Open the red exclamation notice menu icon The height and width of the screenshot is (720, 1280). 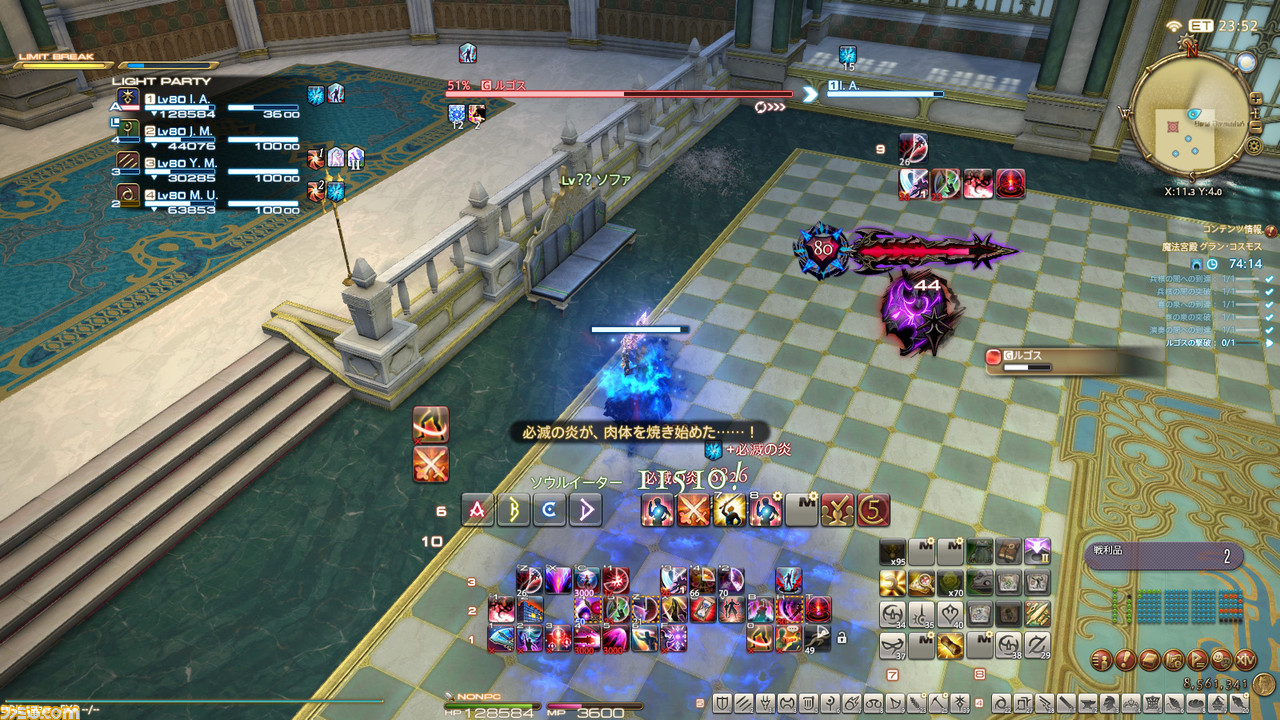(1125, 660)
